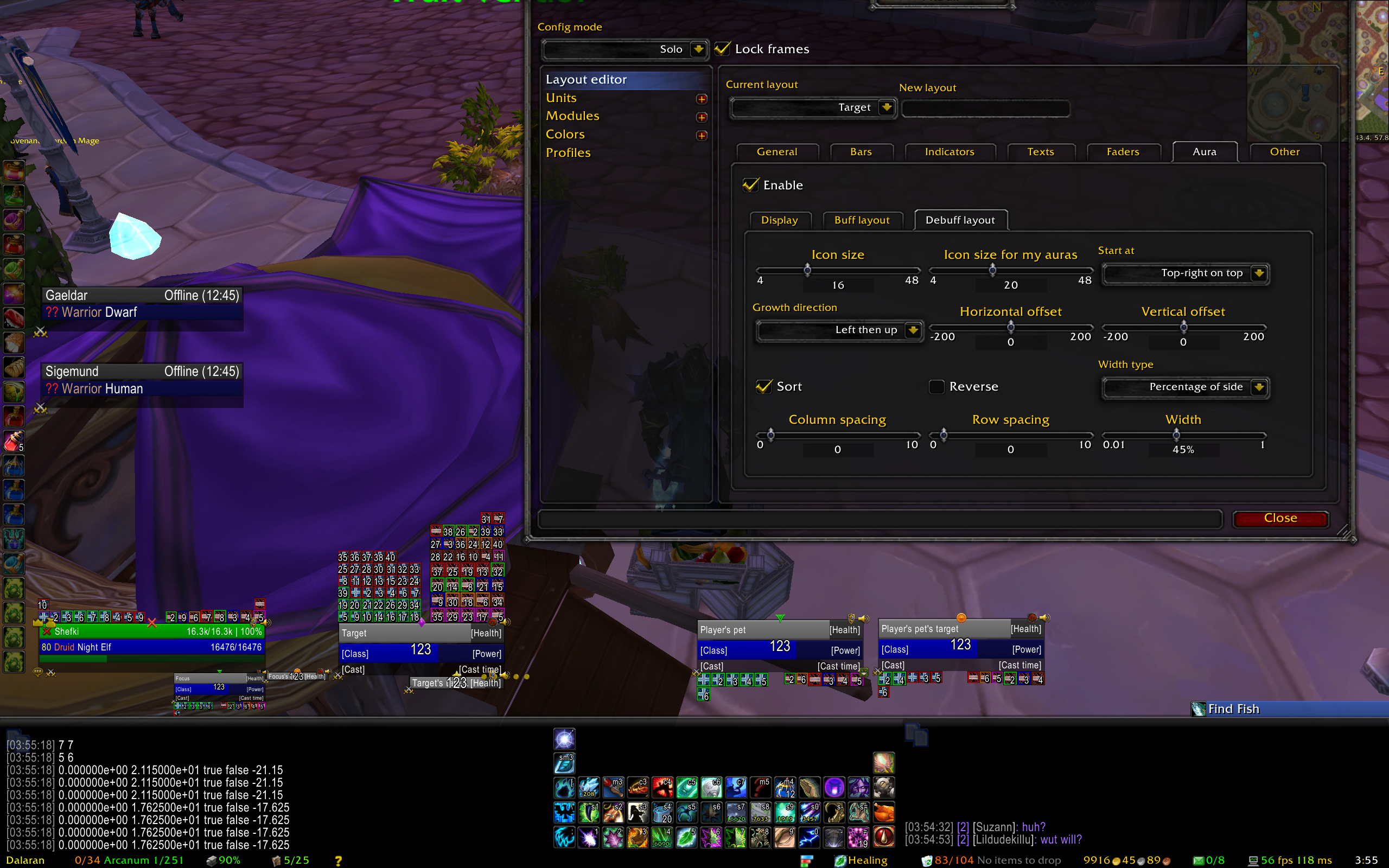Open the Profiles section
The width and height of the screenshot is (1389, 868).
click(x=568, y=152)
